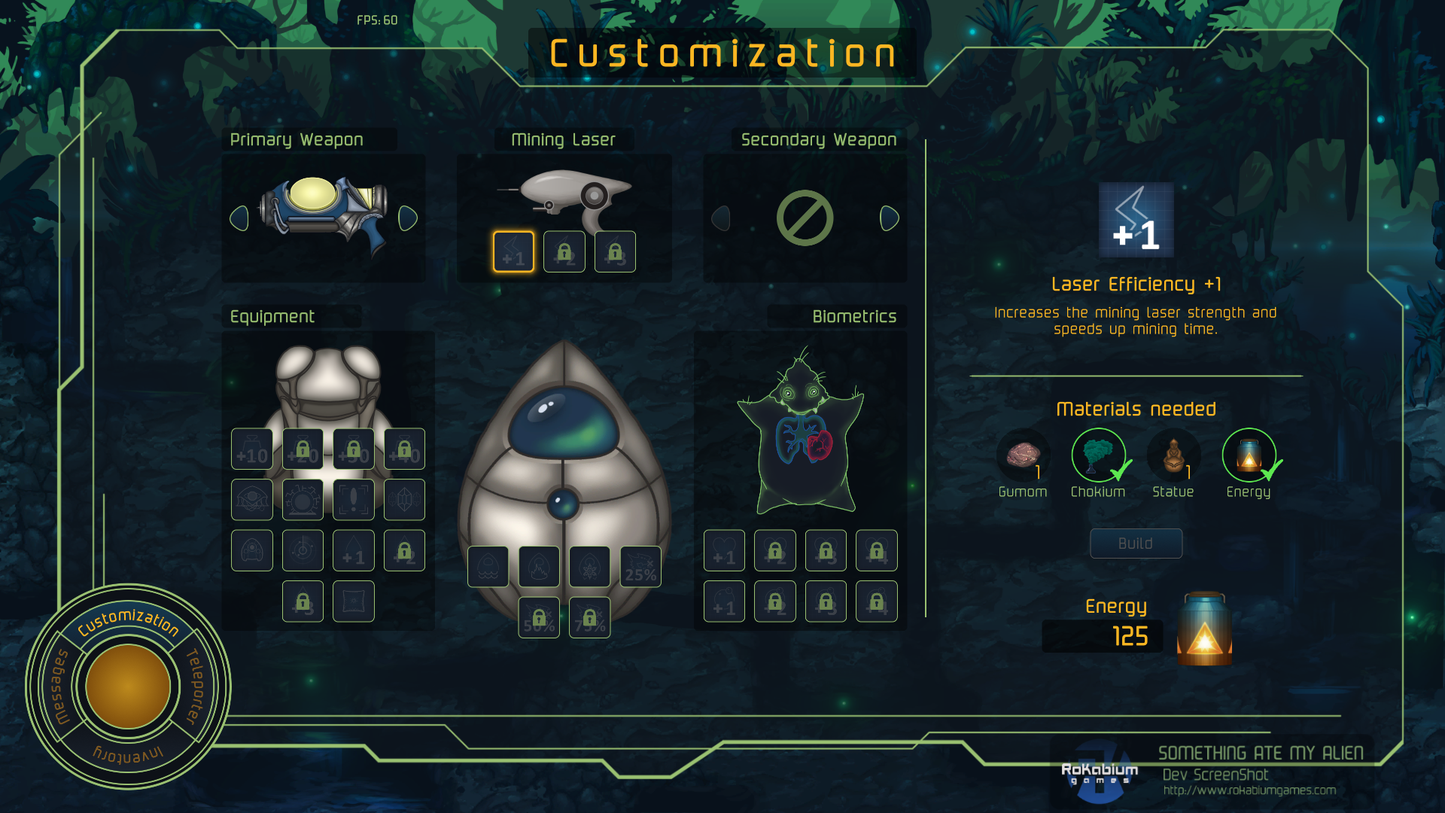Click the right arrow to change Primary Weapon
This screenshot has width=1445, height=813.
click(x=407, y=219)
